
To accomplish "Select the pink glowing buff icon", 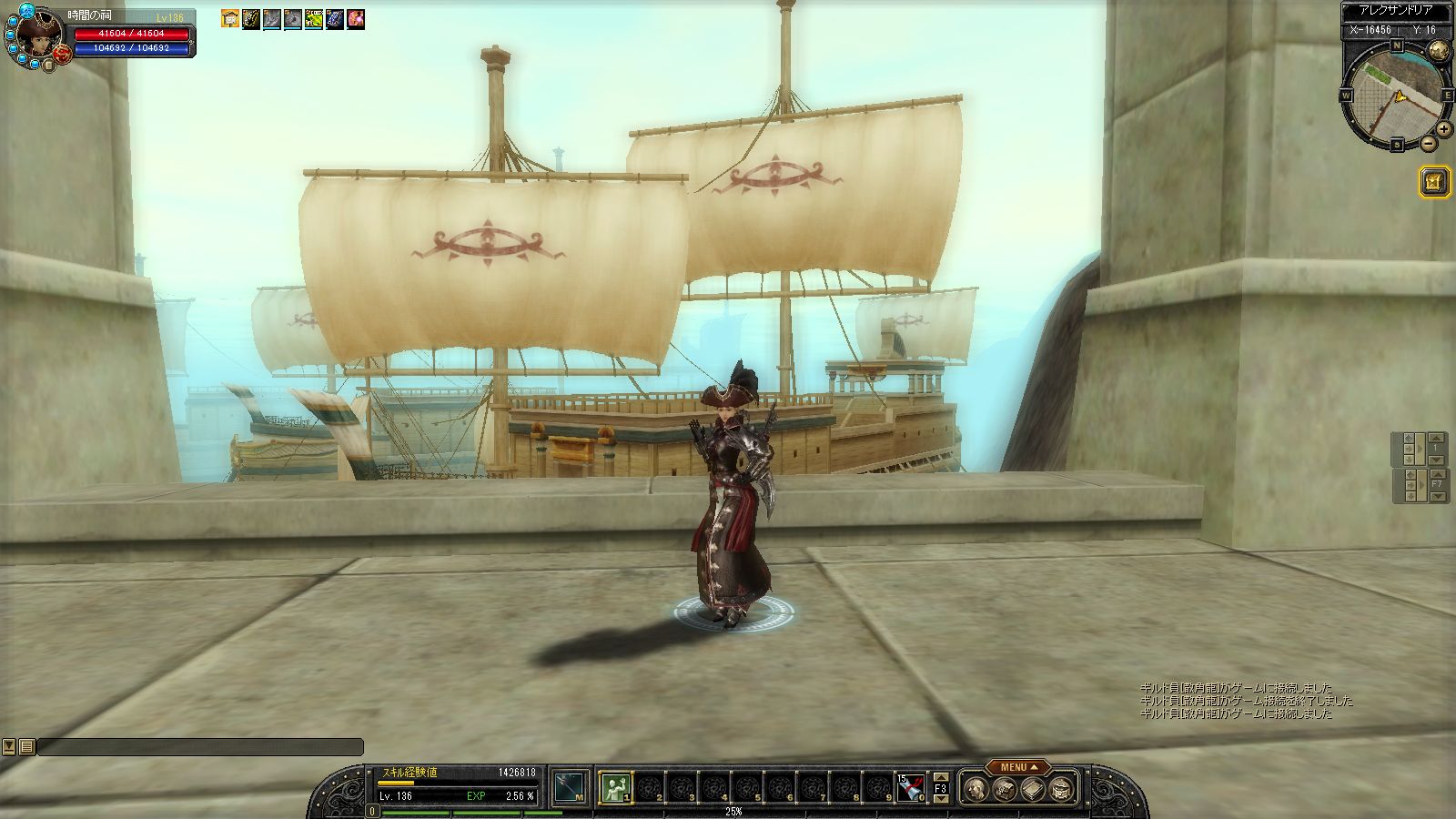I will [356, 19].
